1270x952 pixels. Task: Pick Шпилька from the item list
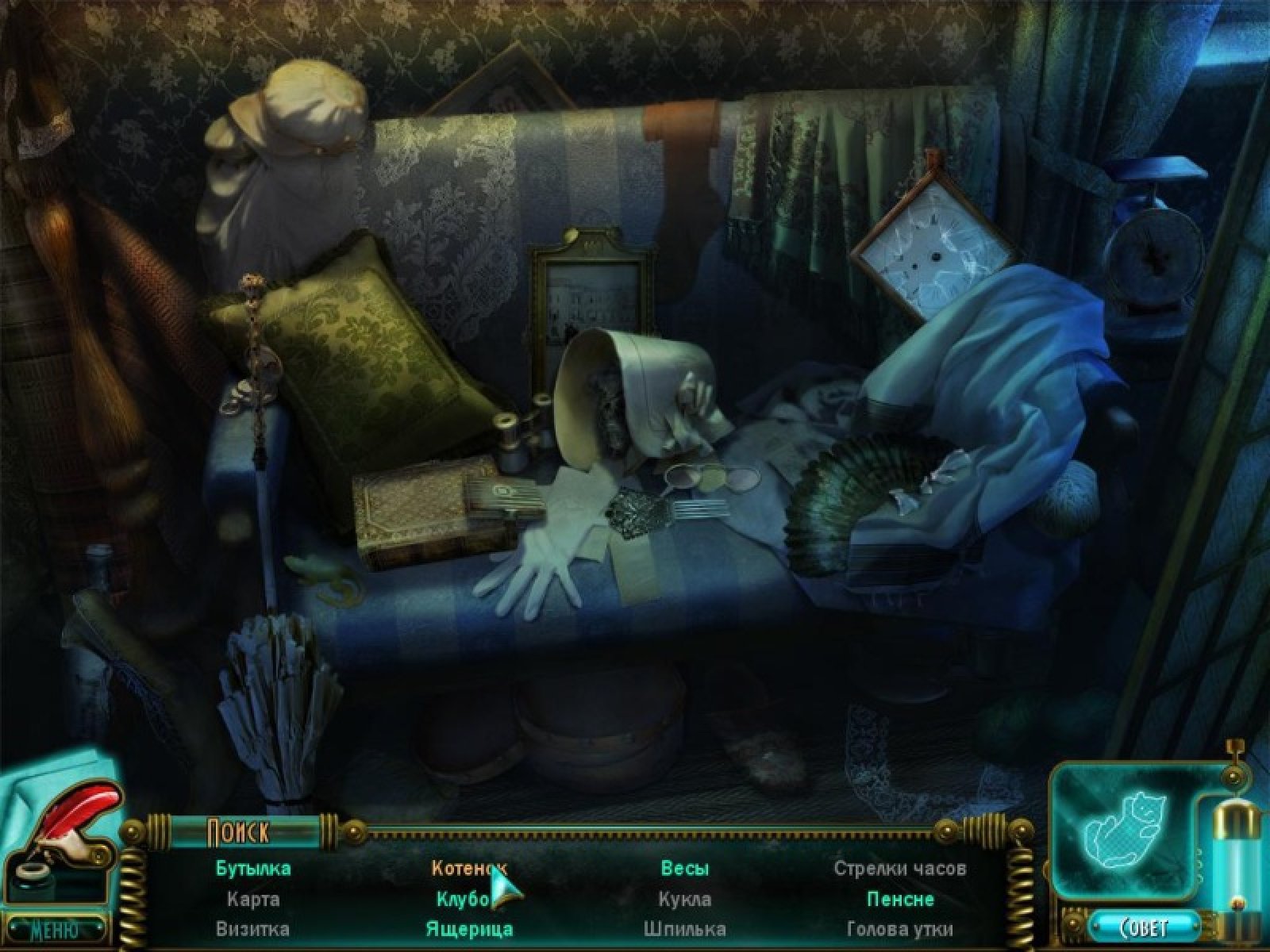(x=684, y=928)
